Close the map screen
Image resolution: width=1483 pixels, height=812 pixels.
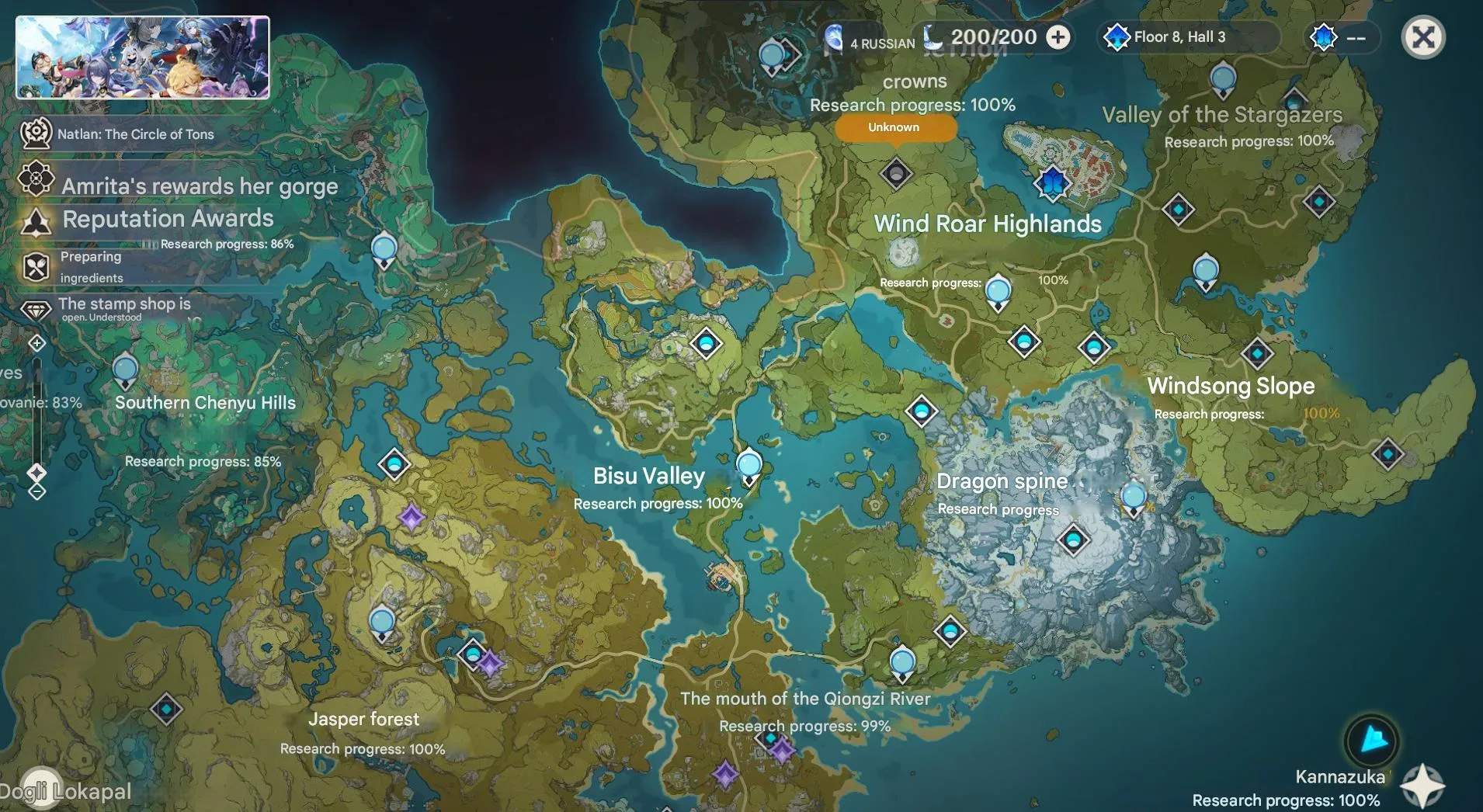point(1422,37)
